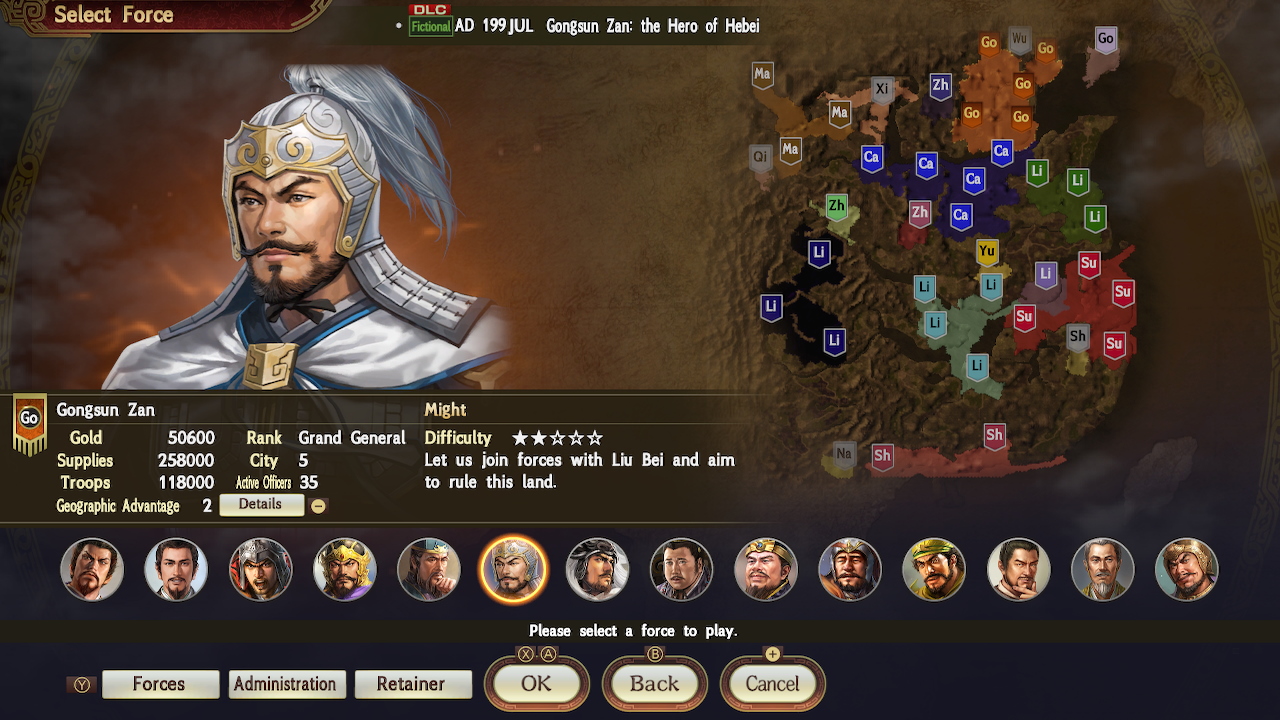Confirm force selection with the OK button
Screen dimensions: 1280x720
[x=536, y=684]
